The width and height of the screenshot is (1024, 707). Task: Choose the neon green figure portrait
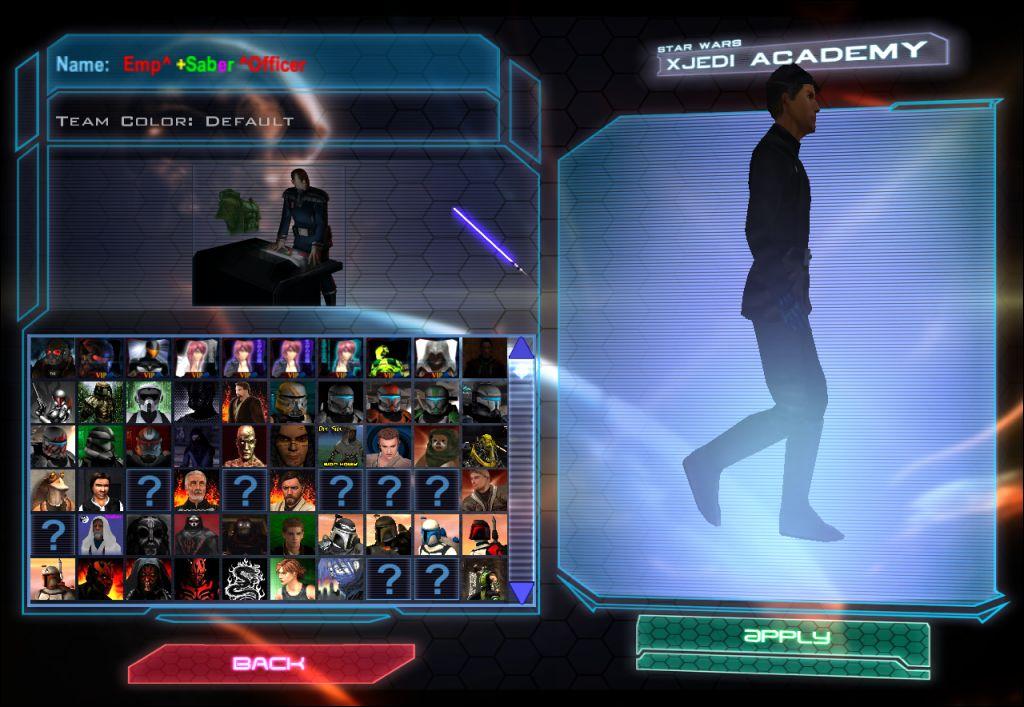point(388,357)
